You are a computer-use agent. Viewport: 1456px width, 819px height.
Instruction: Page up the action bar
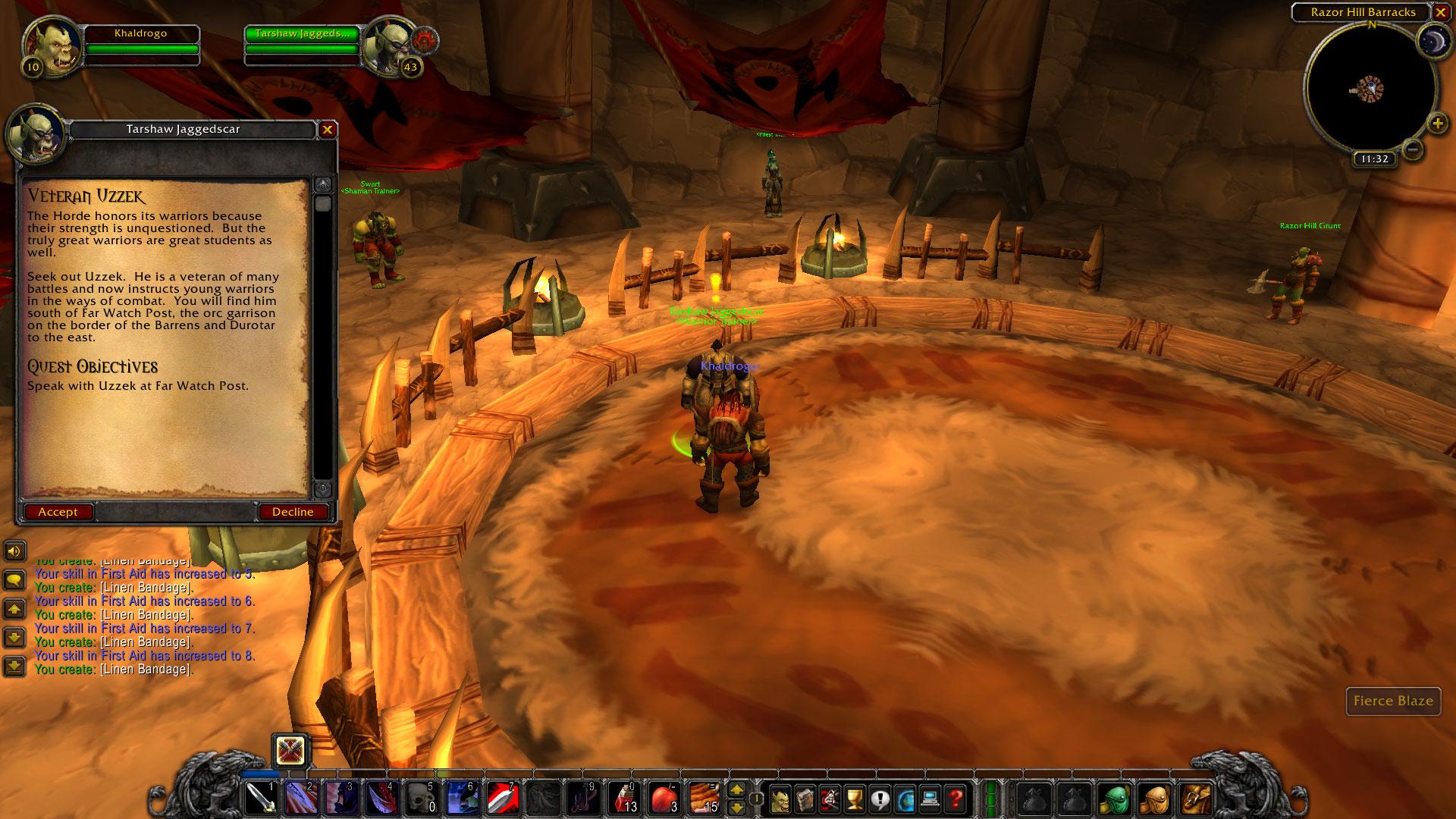click(737, 791)
